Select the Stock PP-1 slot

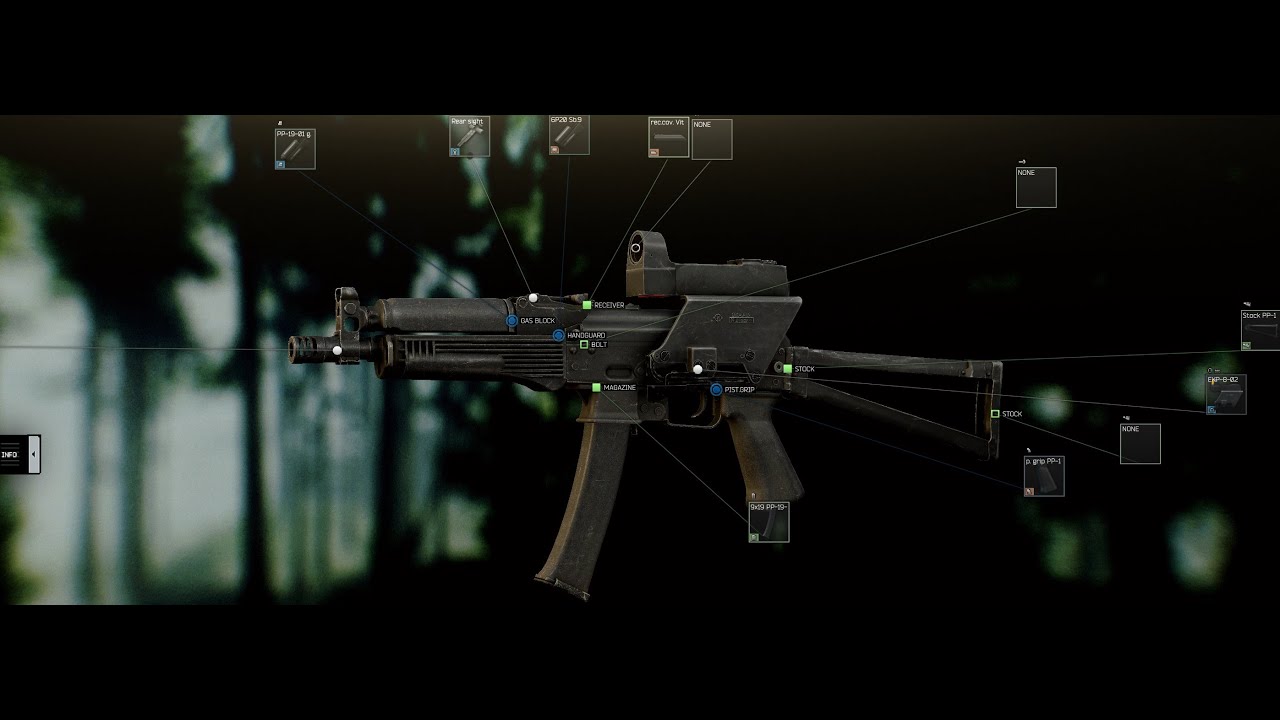pyautogui.click(x=1260, y=330)
